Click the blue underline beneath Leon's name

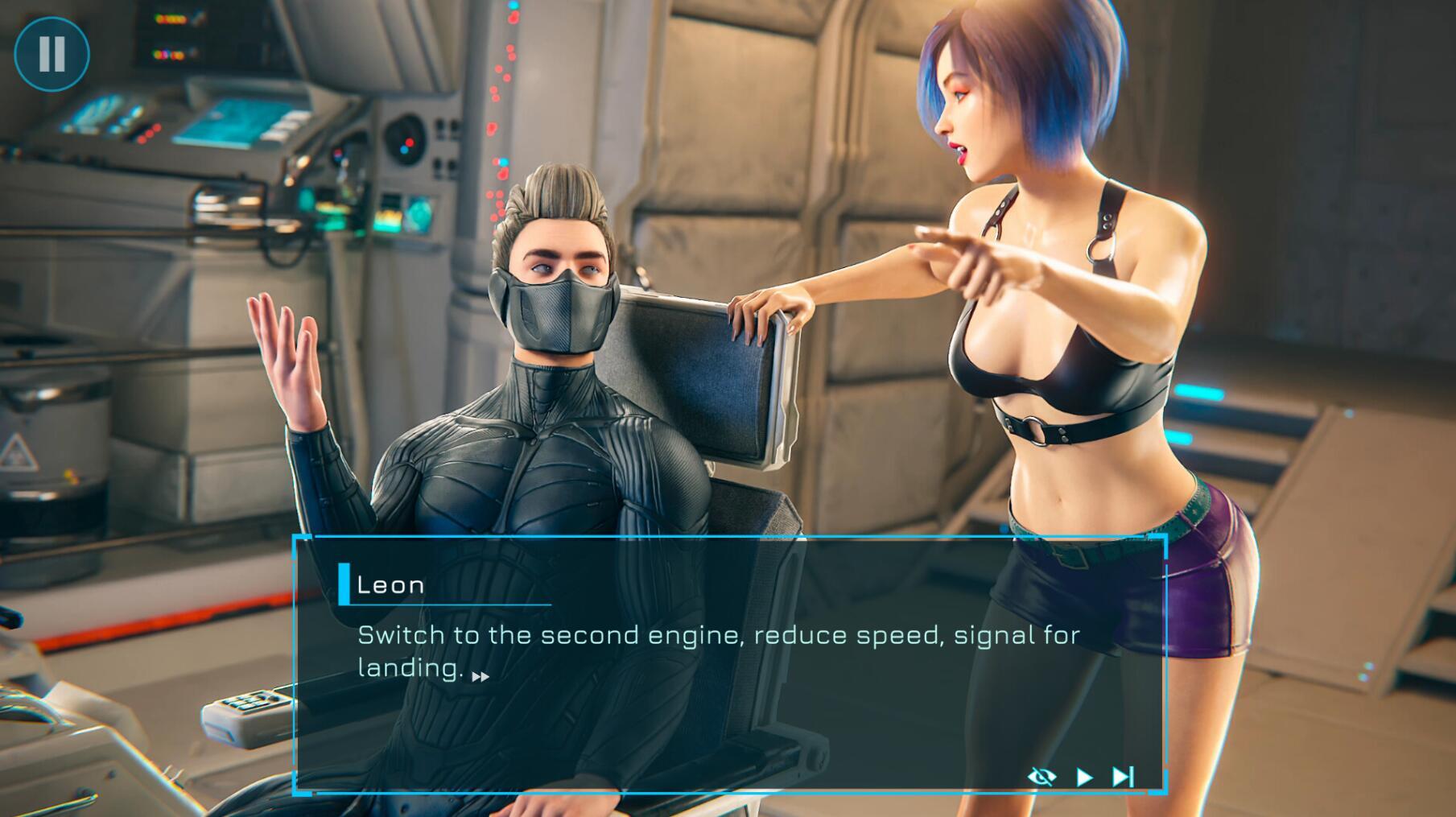448,605
